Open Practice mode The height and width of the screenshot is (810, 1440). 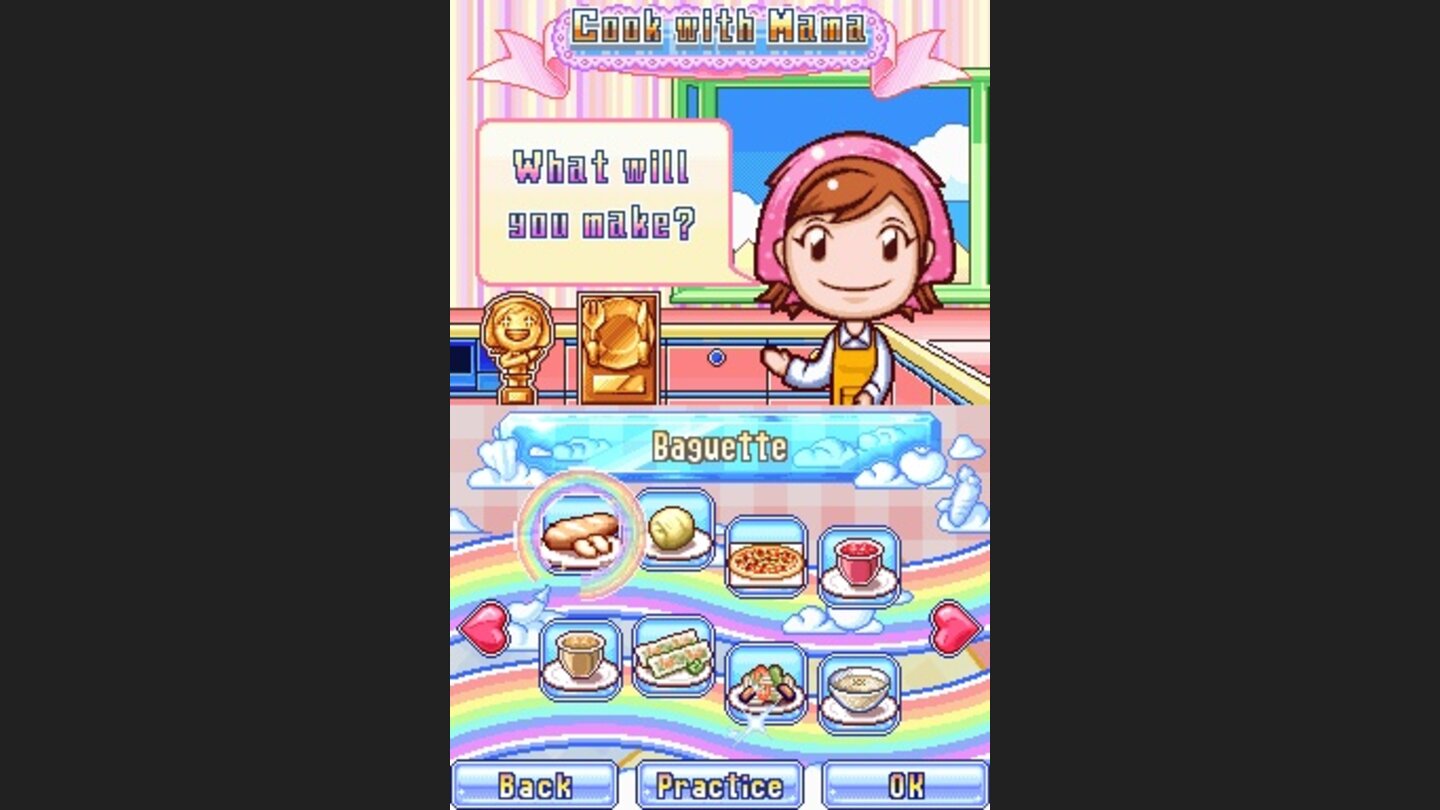[721, 786]
